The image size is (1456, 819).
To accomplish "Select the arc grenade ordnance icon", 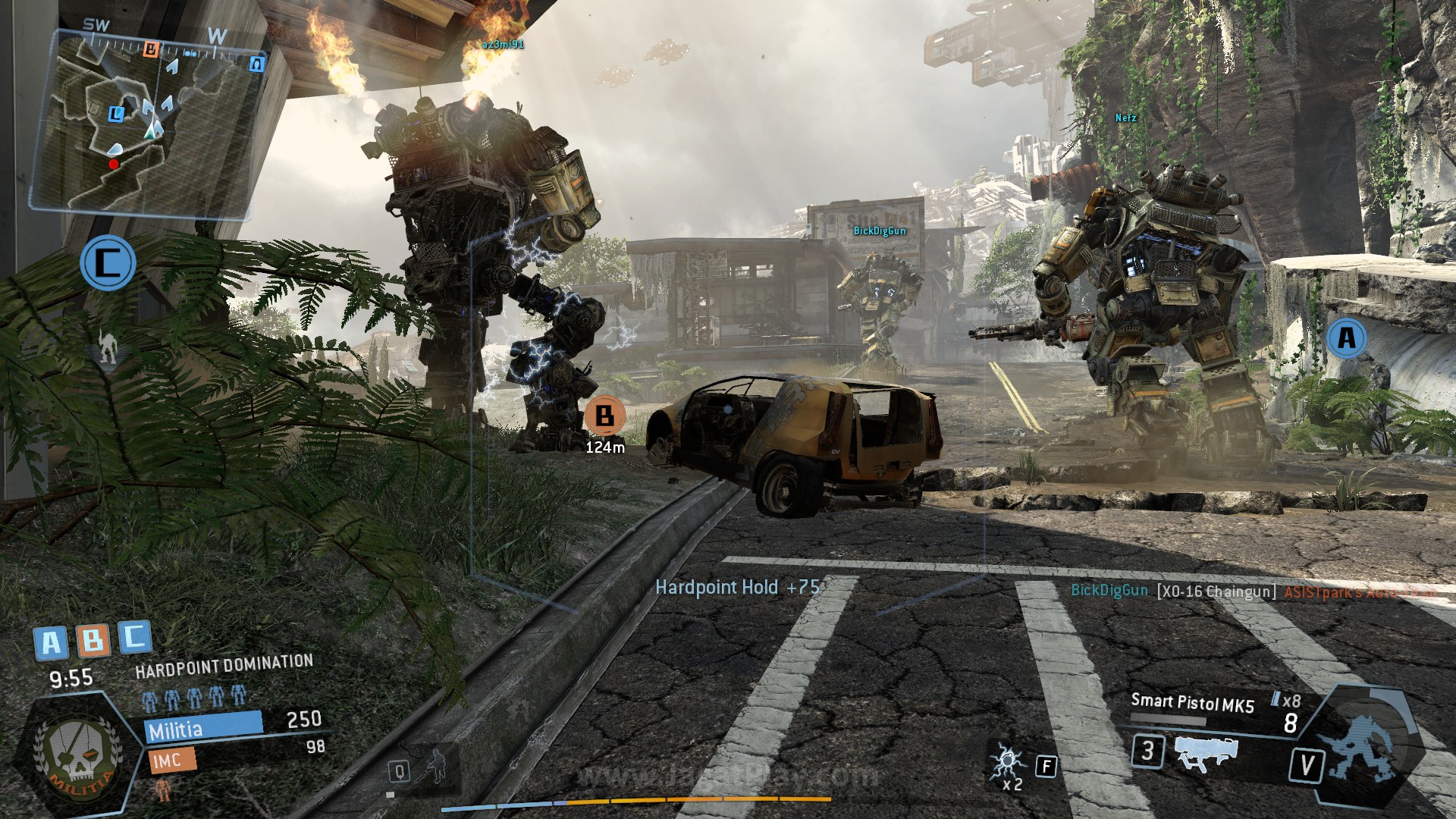I will pos(1008,762).
